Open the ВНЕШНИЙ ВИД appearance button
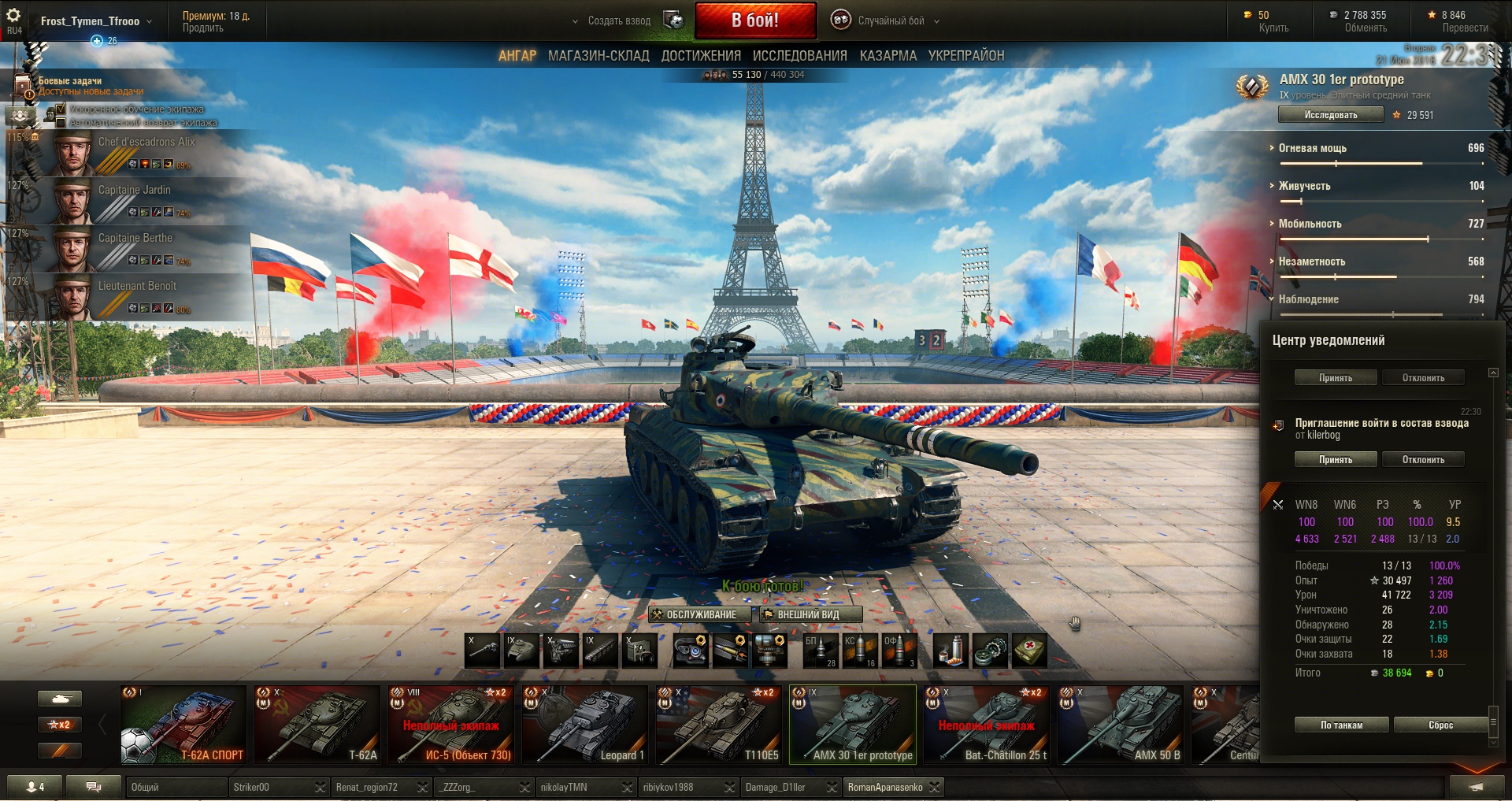The width and height of the screenshot is (1512, 801). (x=810, y=614)
